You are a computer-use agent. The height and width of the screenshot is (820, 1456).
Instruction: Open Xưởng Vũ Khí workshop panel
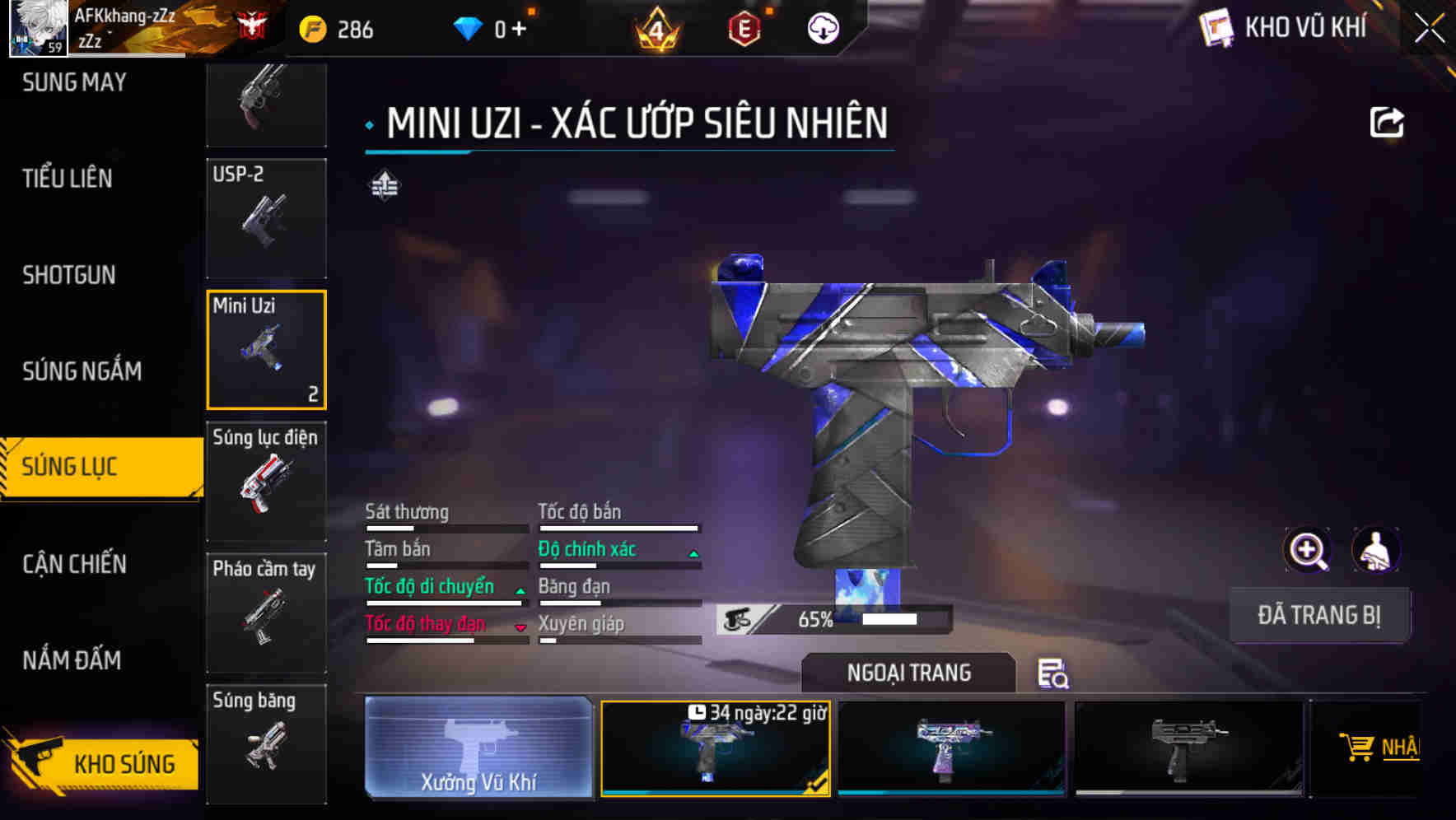click(x=478, y=748)
